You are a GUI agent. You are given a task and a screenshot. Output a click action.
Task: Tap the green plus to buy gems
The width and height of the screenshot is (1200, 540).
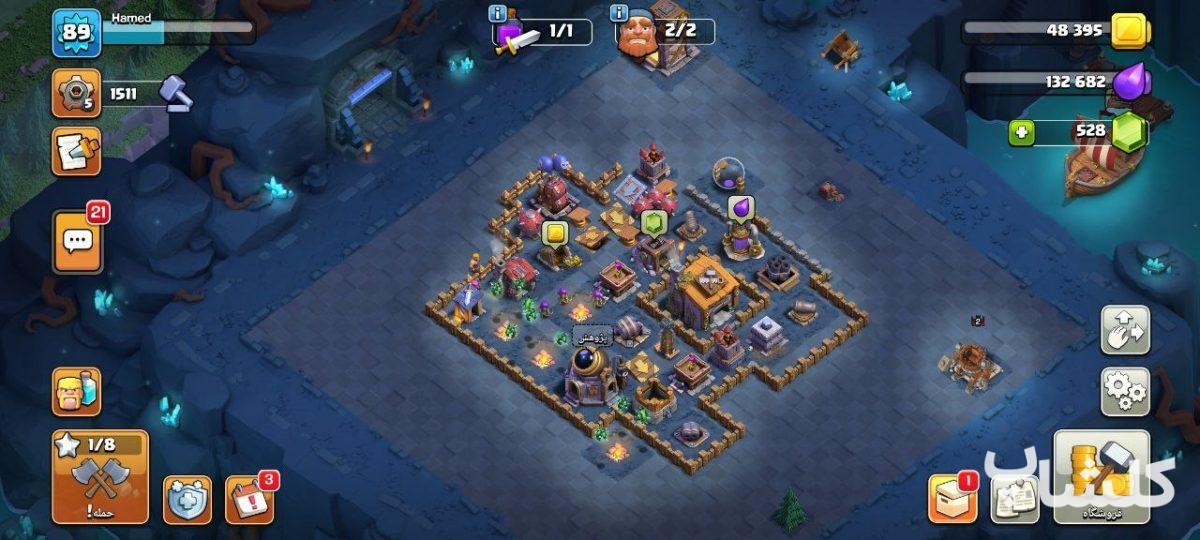(x=1021, y=132)
